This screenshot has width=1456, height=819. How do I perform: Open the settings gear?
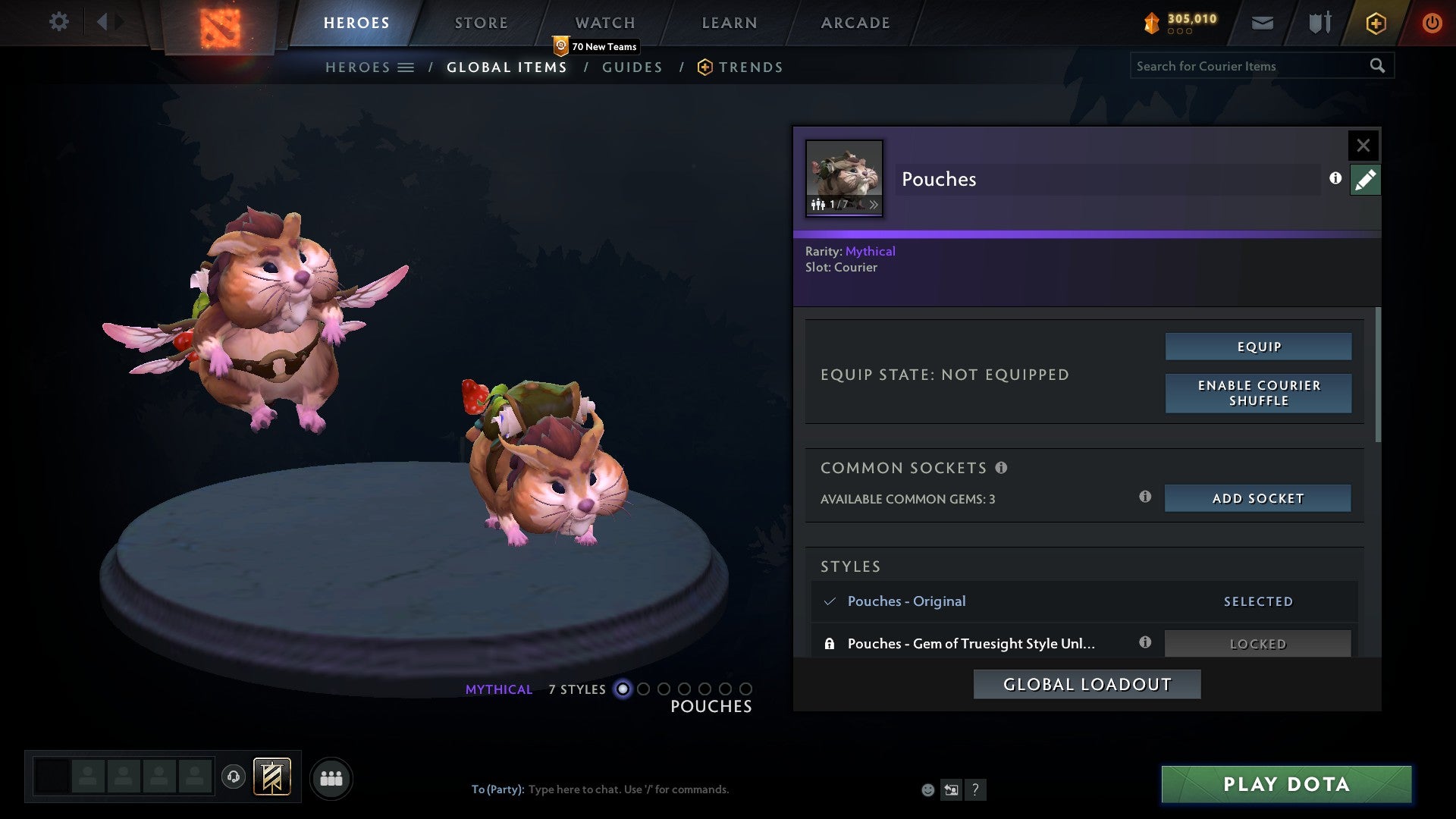[58, 22]
